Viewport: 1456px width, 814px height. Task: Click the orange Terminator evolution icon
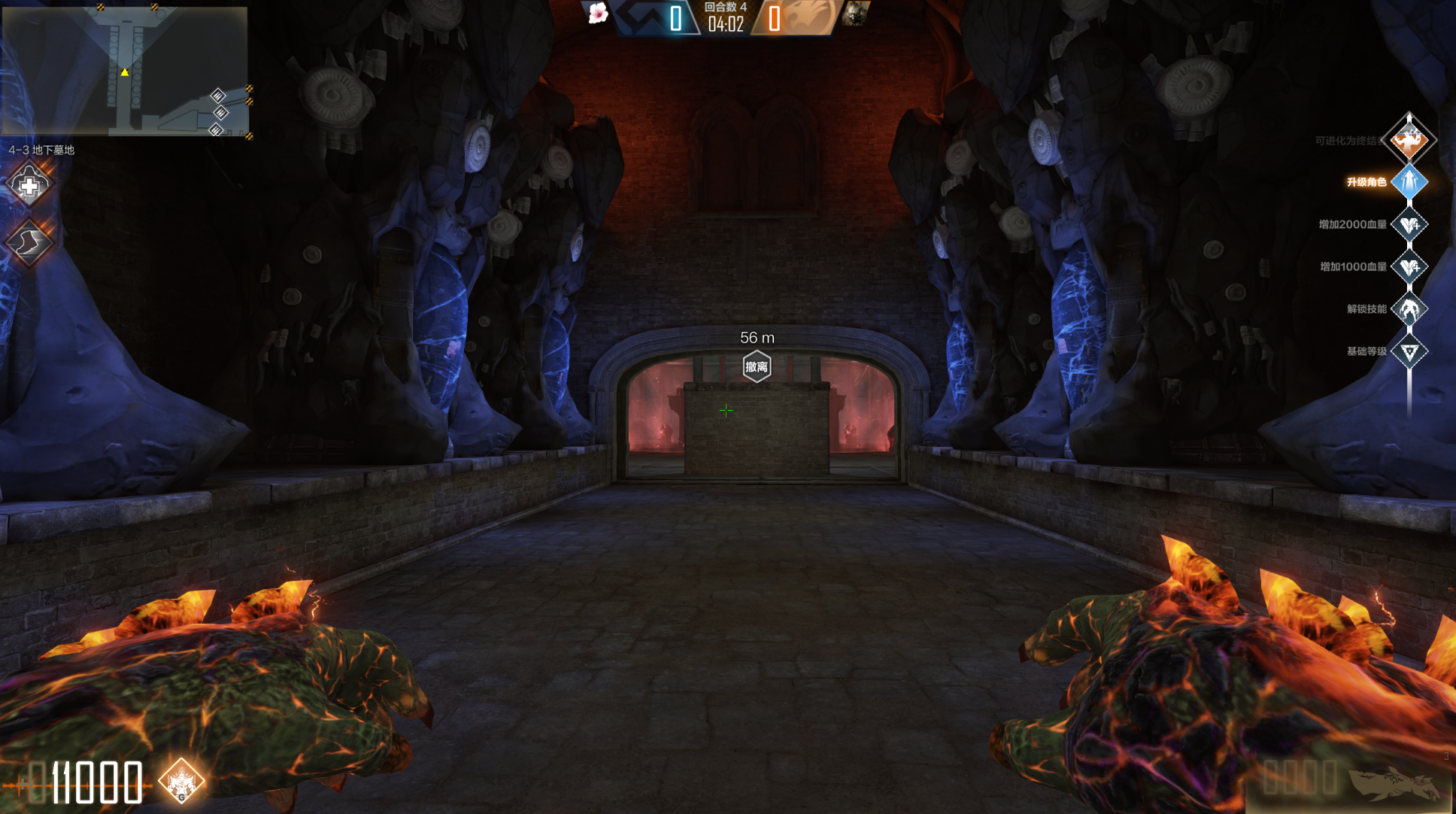click(x=1409, y=139)
